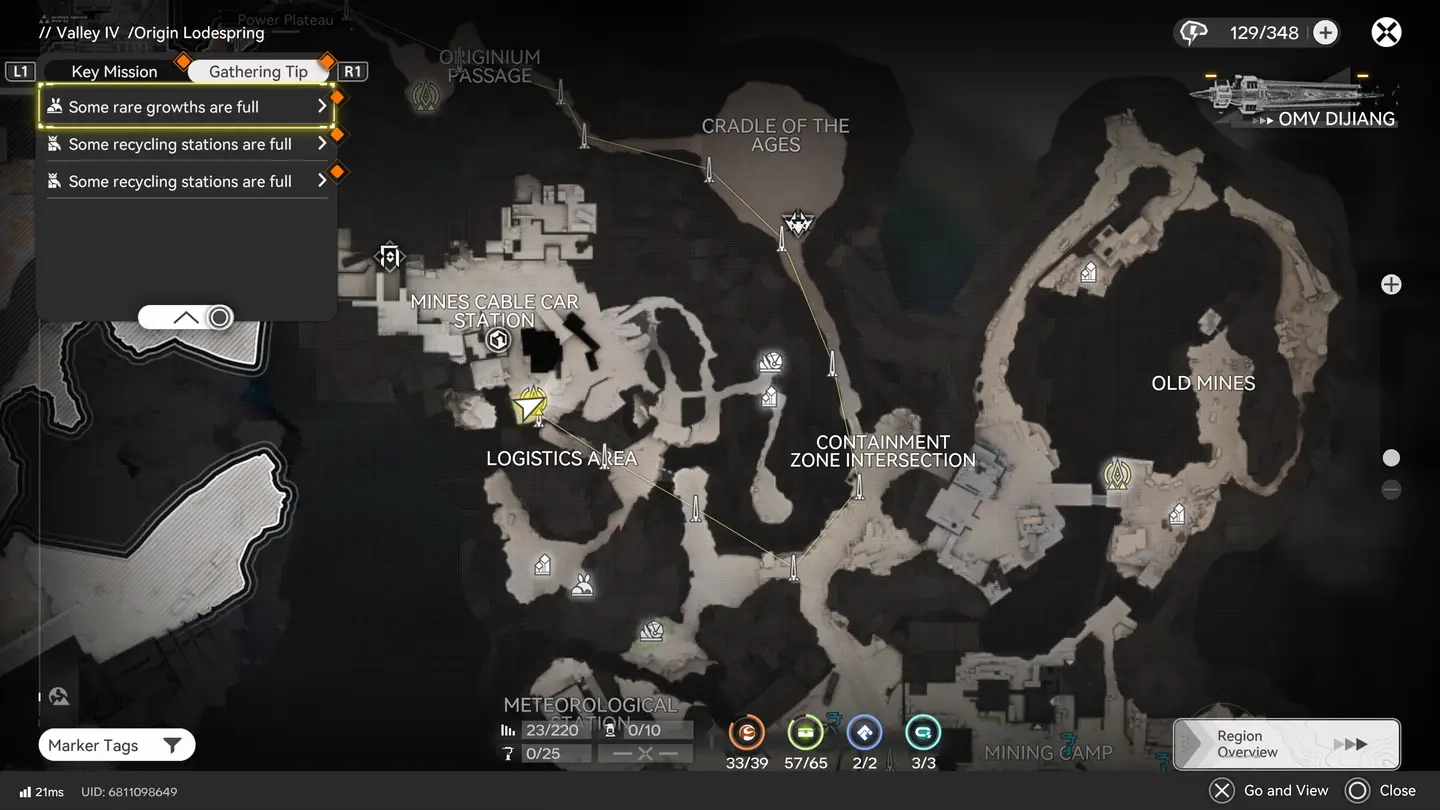Image resolution: width=1440 pixels, height=810 pixels.
Task: Switch to the Key Mission tab
Action: (x=114, y=71)
